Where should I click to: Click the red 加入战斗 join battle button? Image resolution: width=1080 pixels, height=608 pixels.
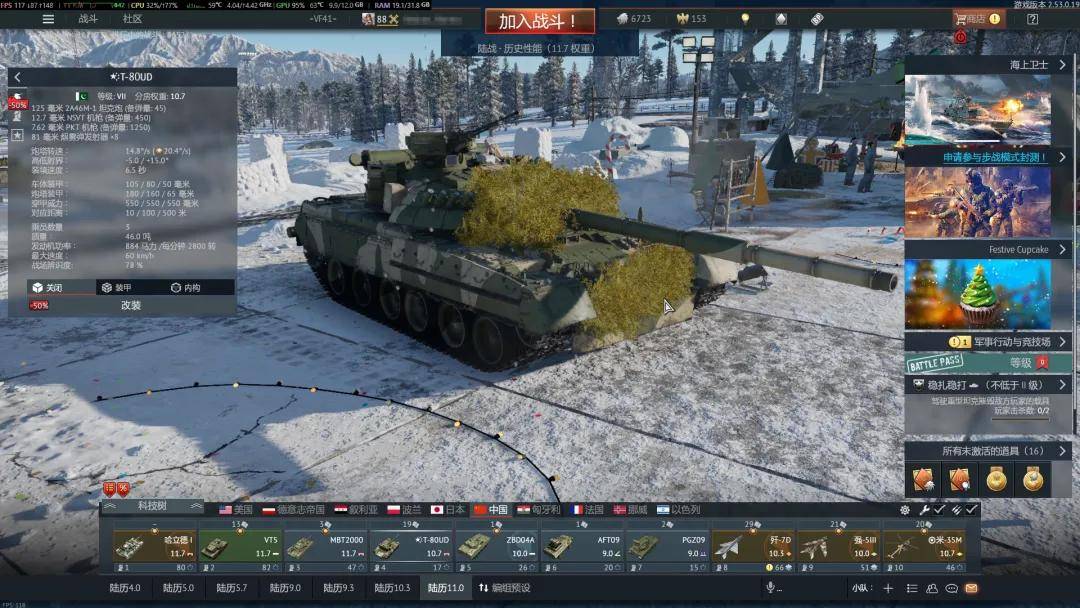(x=539, y=21)
